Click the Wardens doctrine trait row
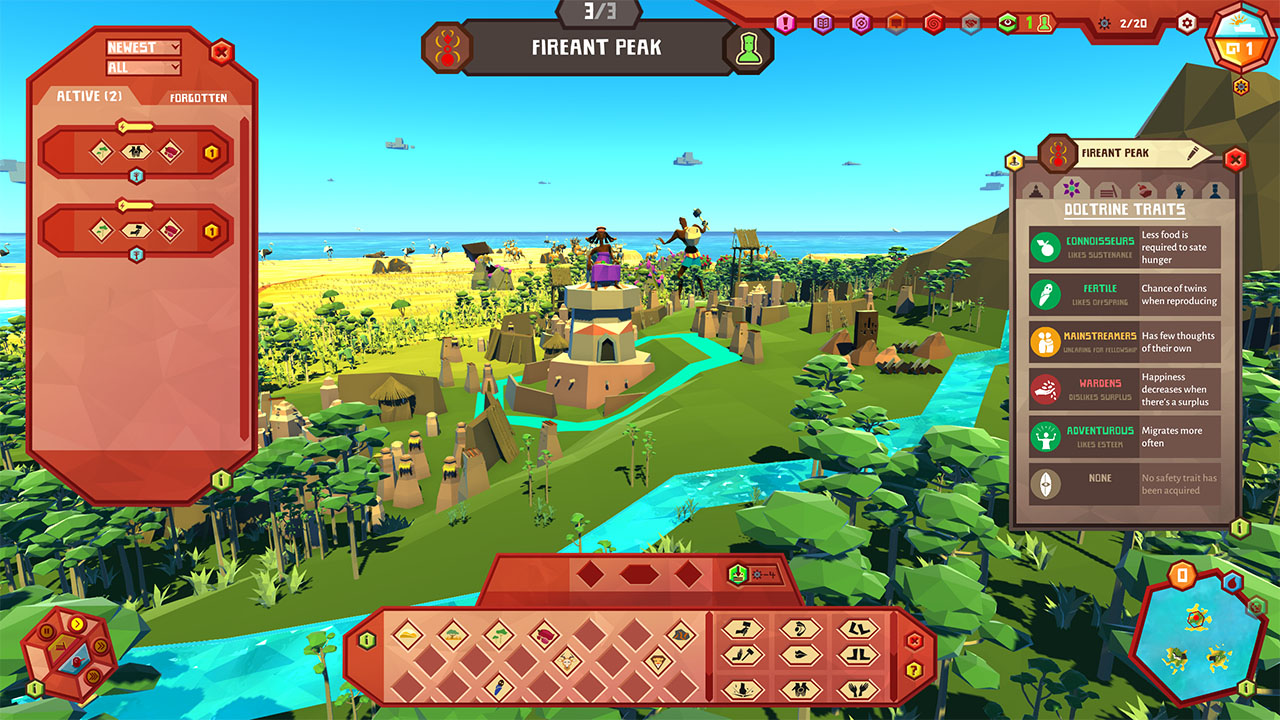The image size is (1280, 720). [1125, 389]
